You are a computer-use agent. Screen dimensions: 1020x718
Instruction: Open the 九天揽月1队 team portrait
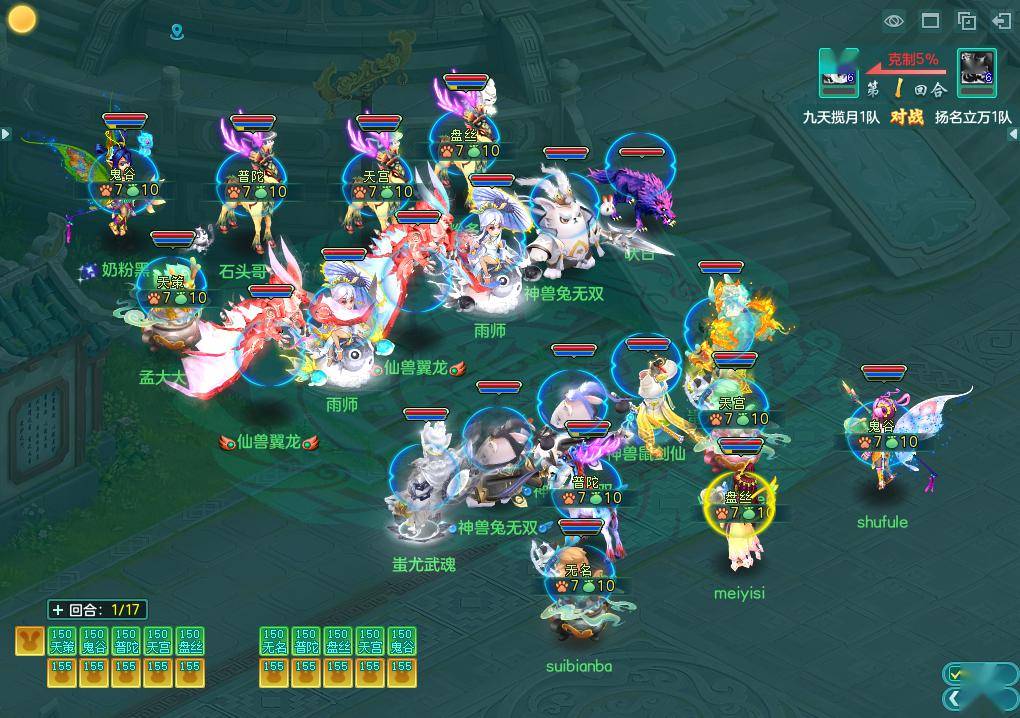tap(838, 68)
